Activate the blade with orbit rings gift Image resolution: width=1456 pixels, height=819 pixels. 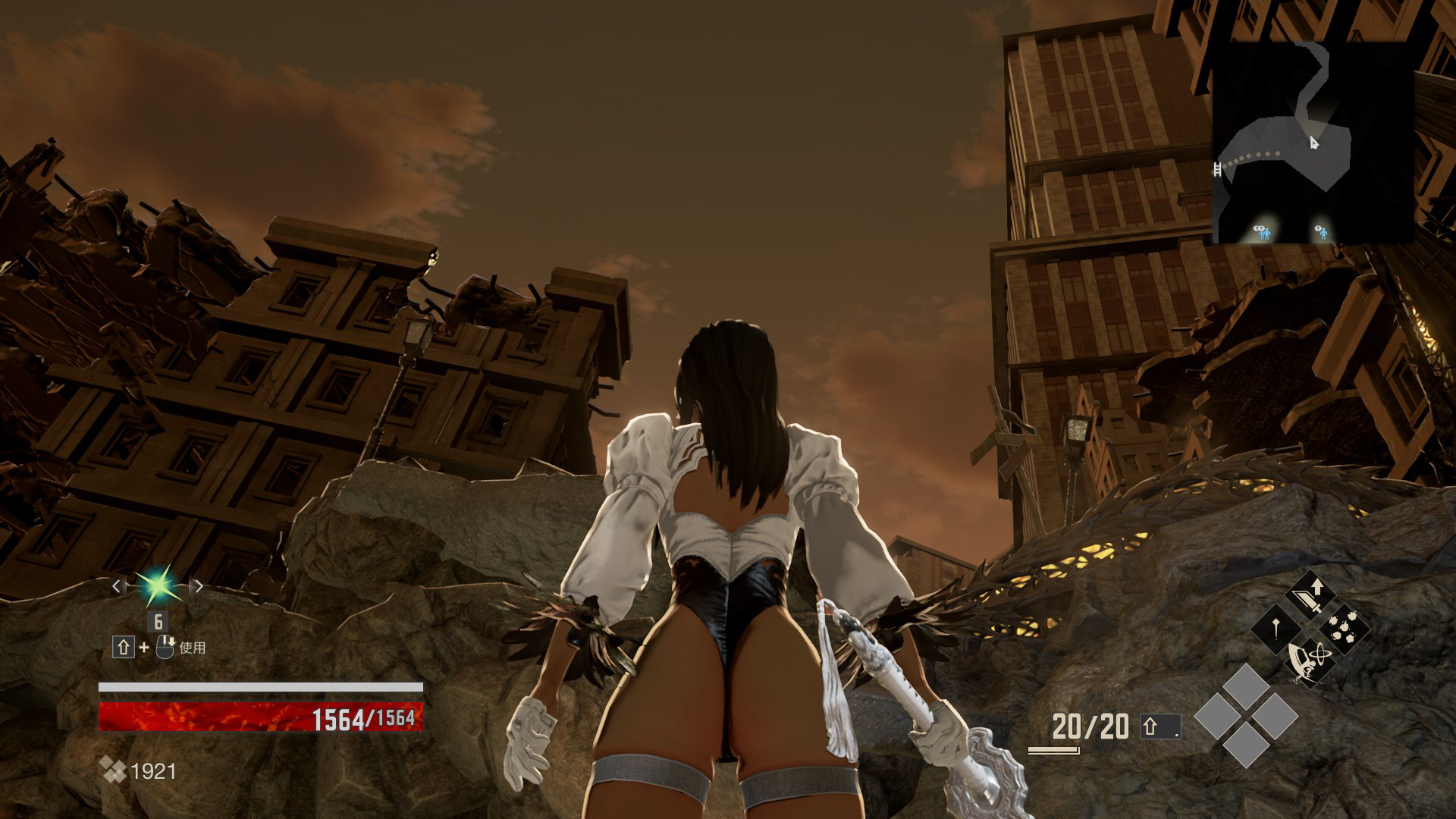click(1310, 661)
